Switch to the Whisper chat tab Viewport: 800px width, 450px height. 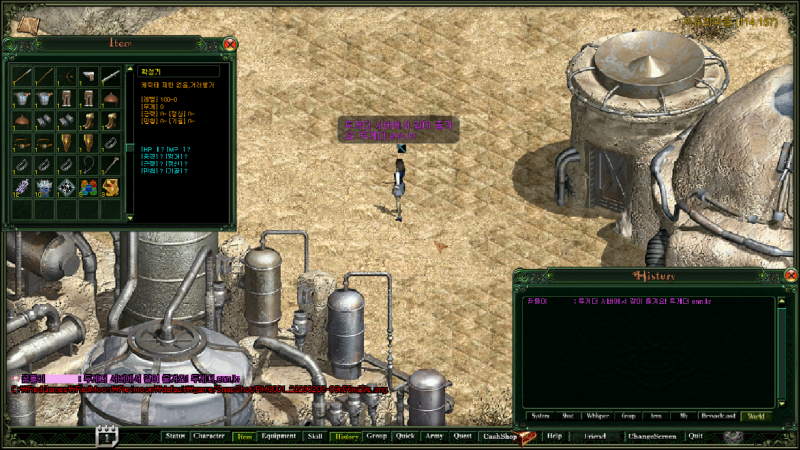click(x=598, y=415)
